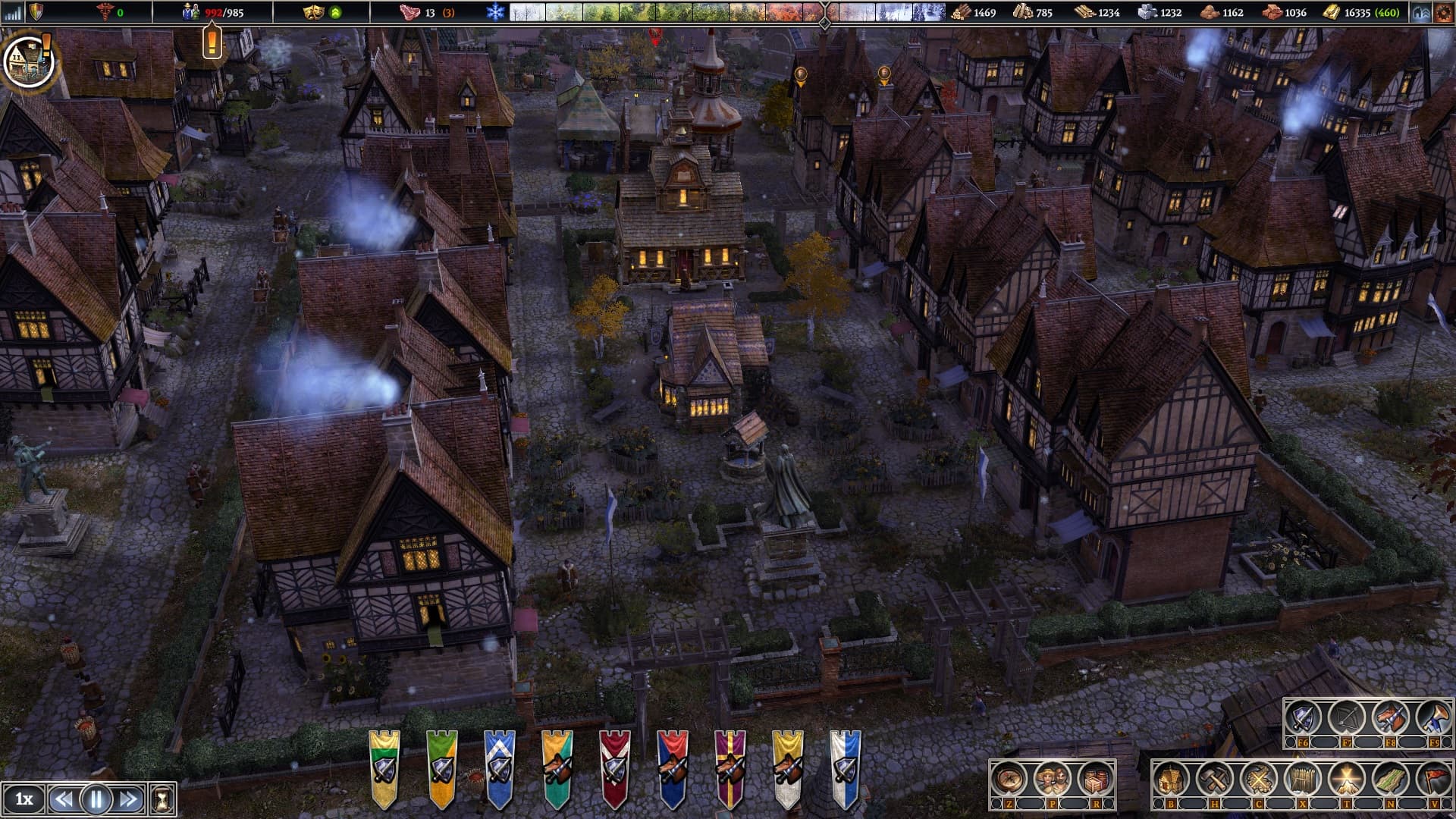Open the crates and barrels resources panel
The image size is (1456, 819).
coord(1094,779)
